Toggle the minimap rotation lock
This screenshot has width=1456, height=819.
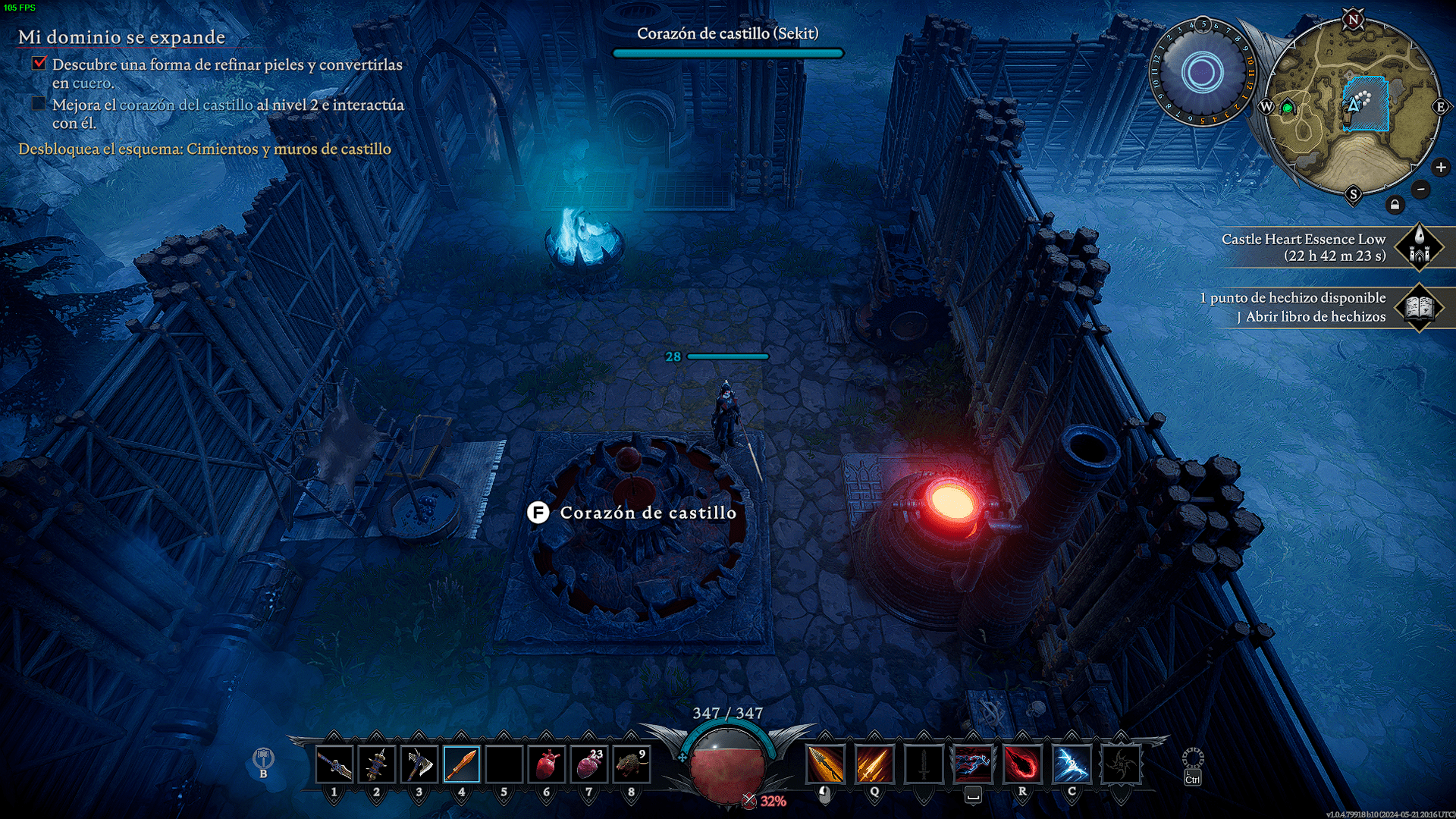1395,205
